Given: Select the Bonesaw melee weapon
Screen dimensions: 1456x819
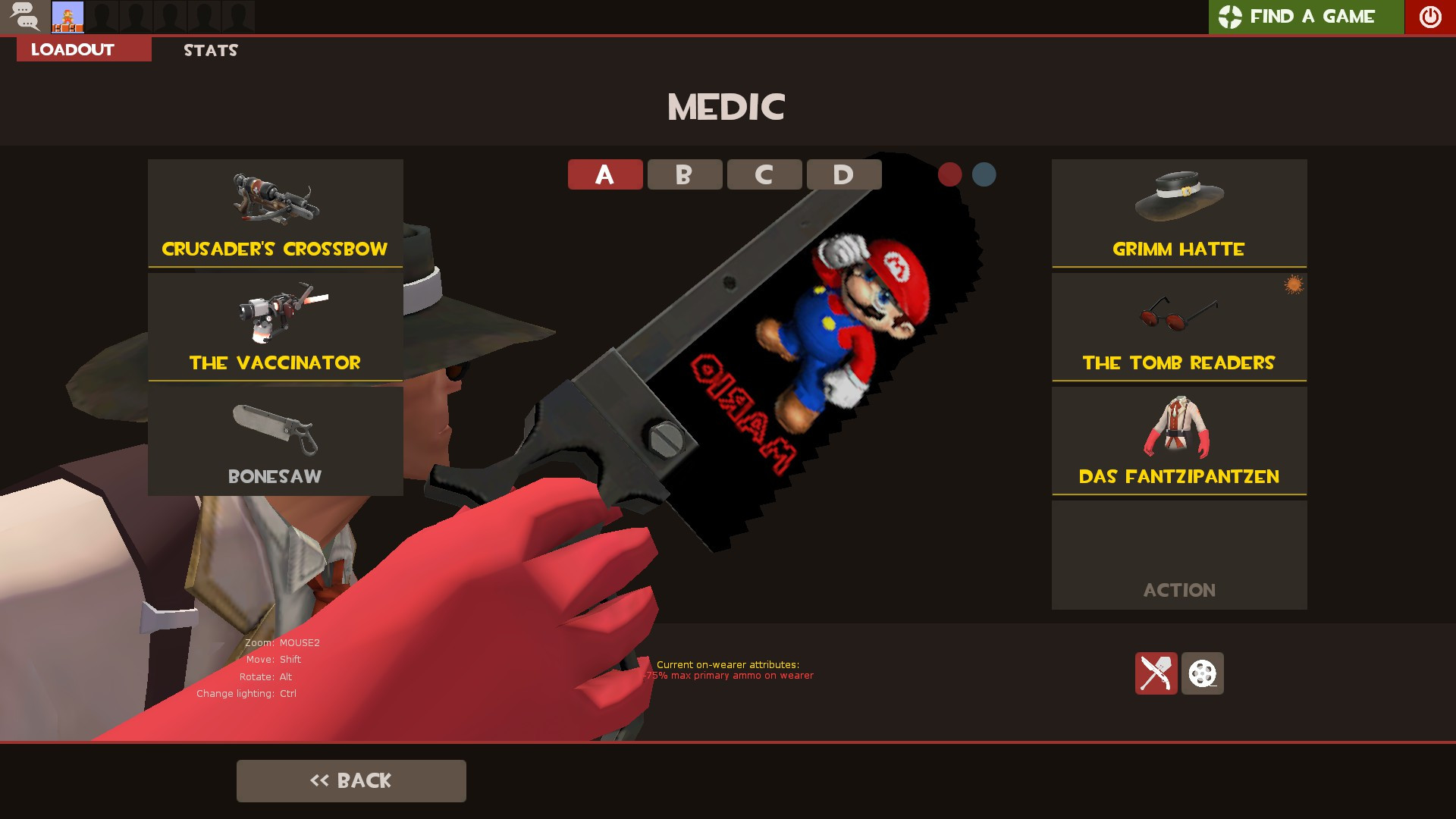Looking at the screenshot, I should (x=275, y=440).
